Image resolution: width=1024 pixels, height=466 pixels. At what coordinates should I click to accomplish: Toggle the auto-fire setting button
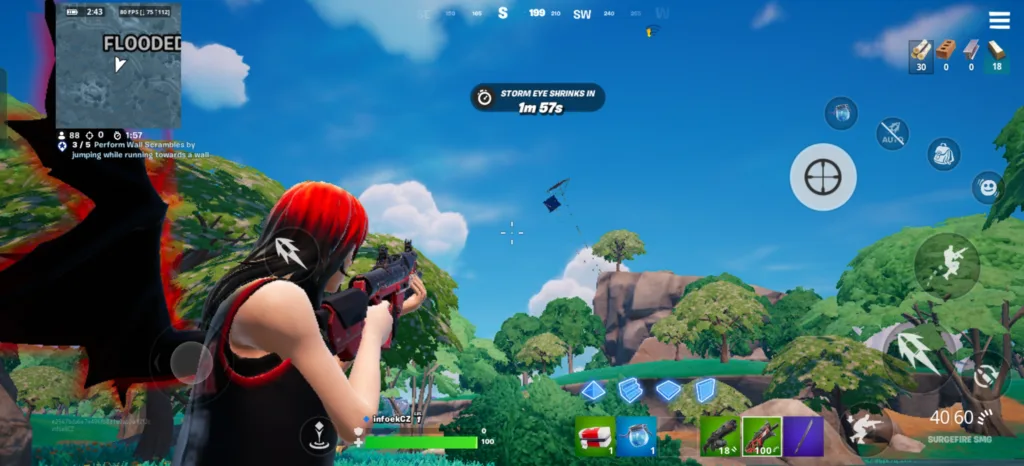(x=892, y=134)
